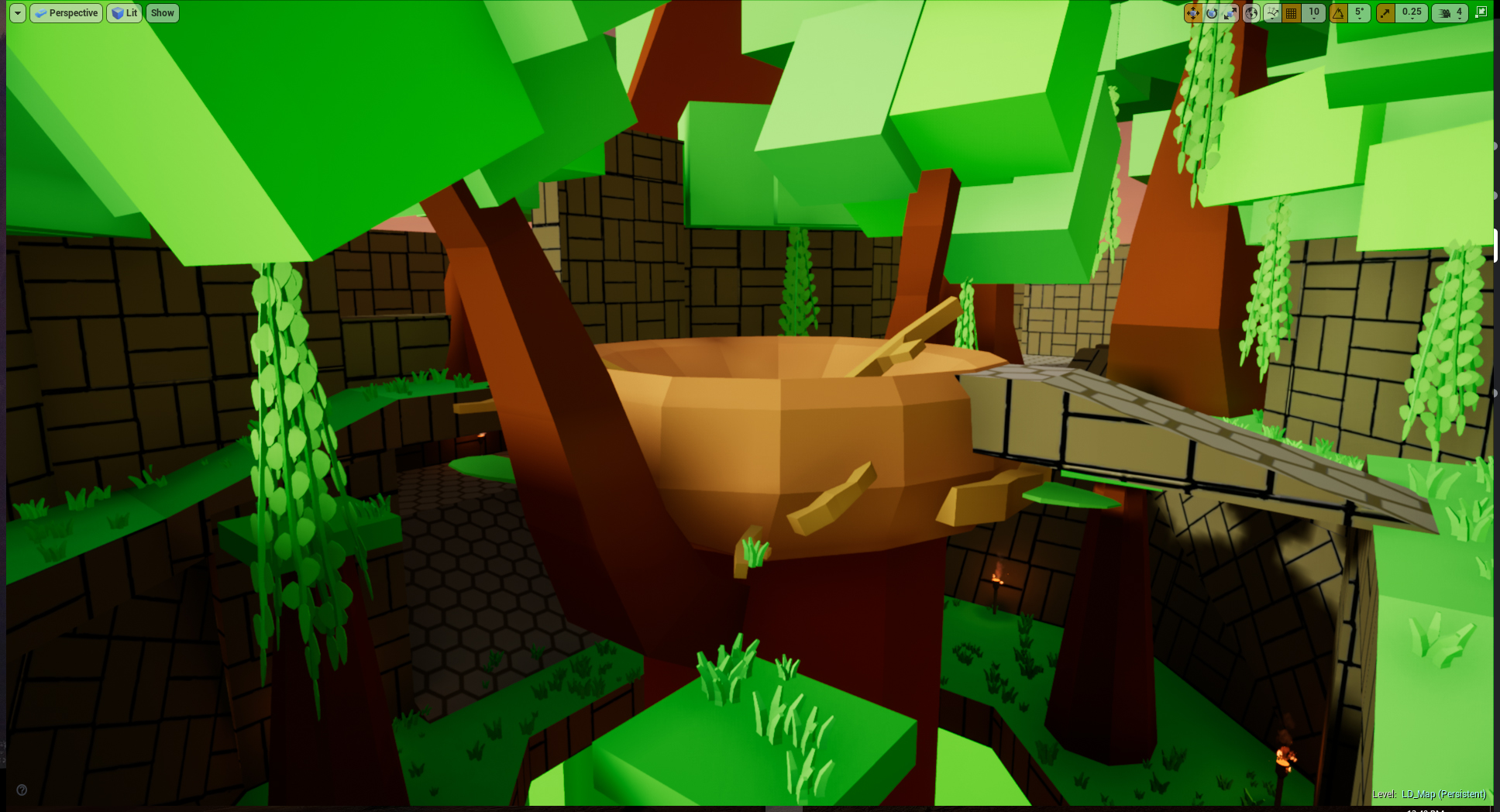This screenshot has height=812, width=1500.
Task: Click the surface snapping icon
Action: click(x=1272, y=12)
